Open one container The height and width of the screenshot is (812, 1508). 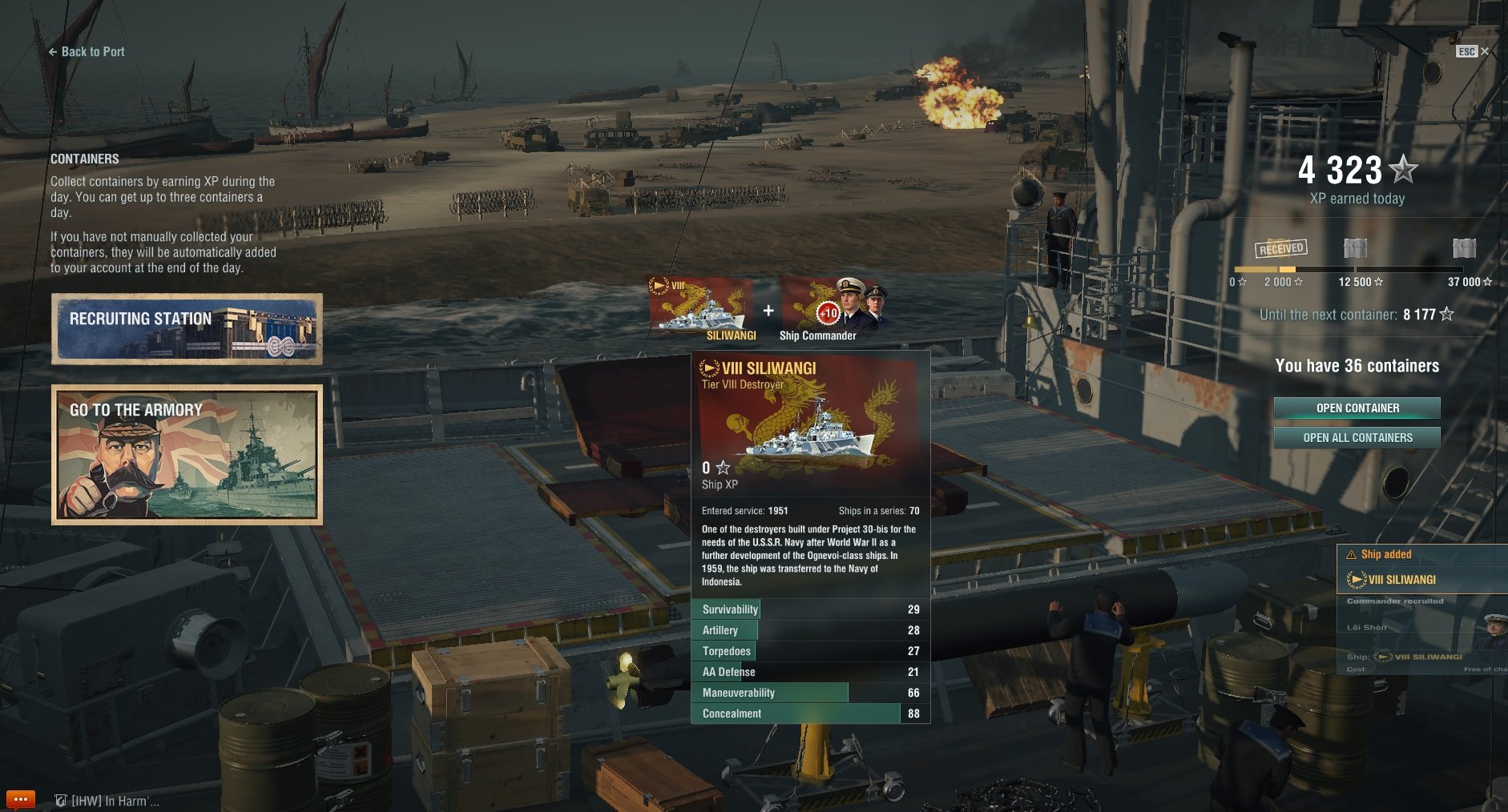point(1357,408)
